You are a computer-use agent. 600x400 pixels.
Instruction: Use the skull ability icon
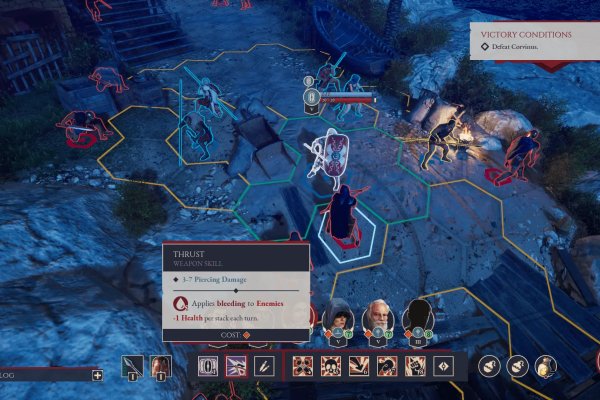331,366
